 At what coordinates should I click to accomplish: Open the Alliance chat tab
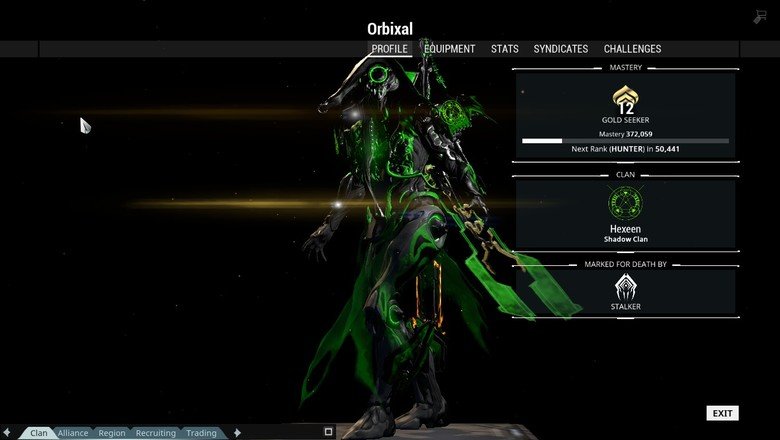(73, 433)
